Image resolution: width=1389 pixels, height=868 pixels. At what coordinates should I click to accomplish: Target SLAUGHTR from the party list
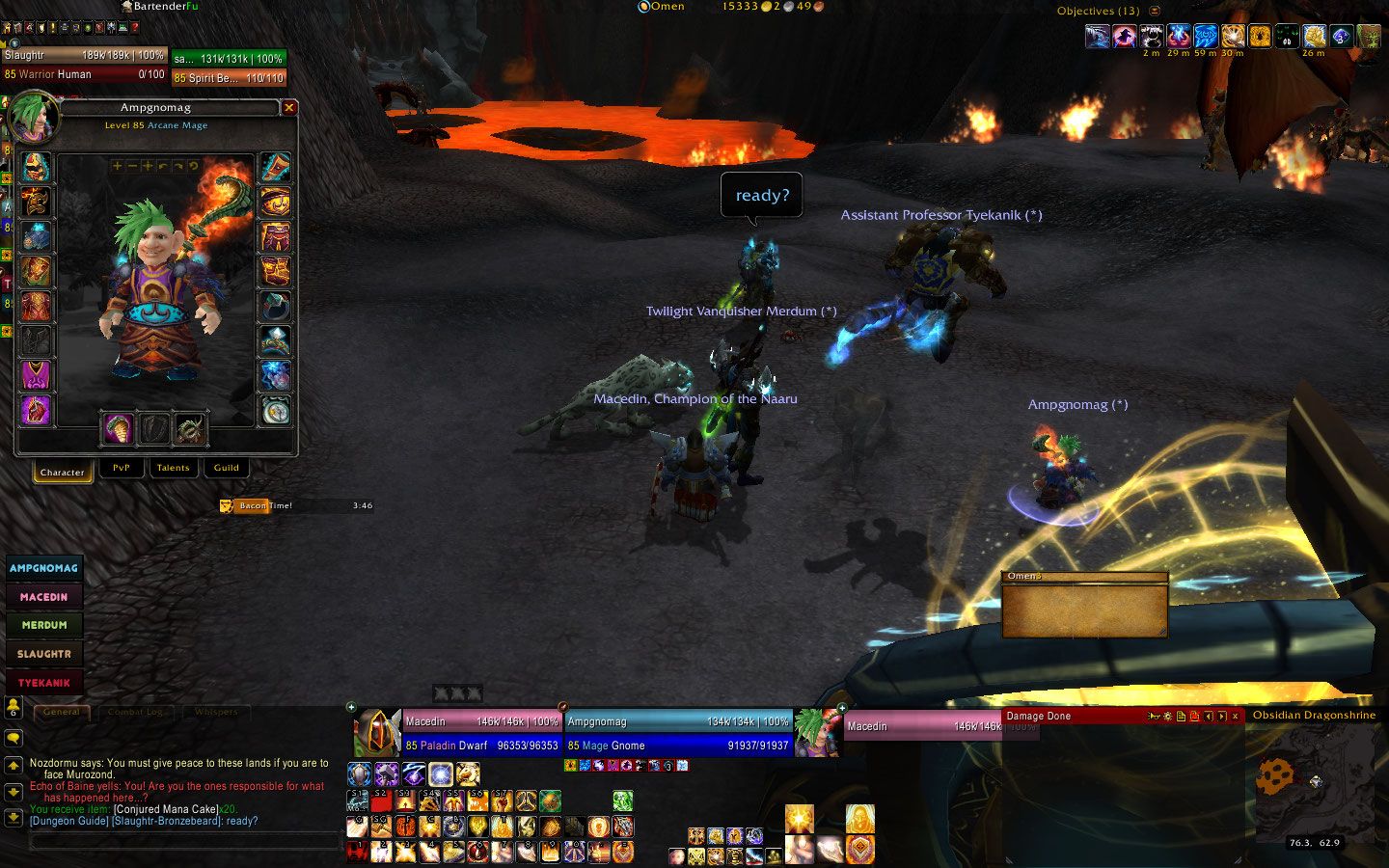(44, 654)
